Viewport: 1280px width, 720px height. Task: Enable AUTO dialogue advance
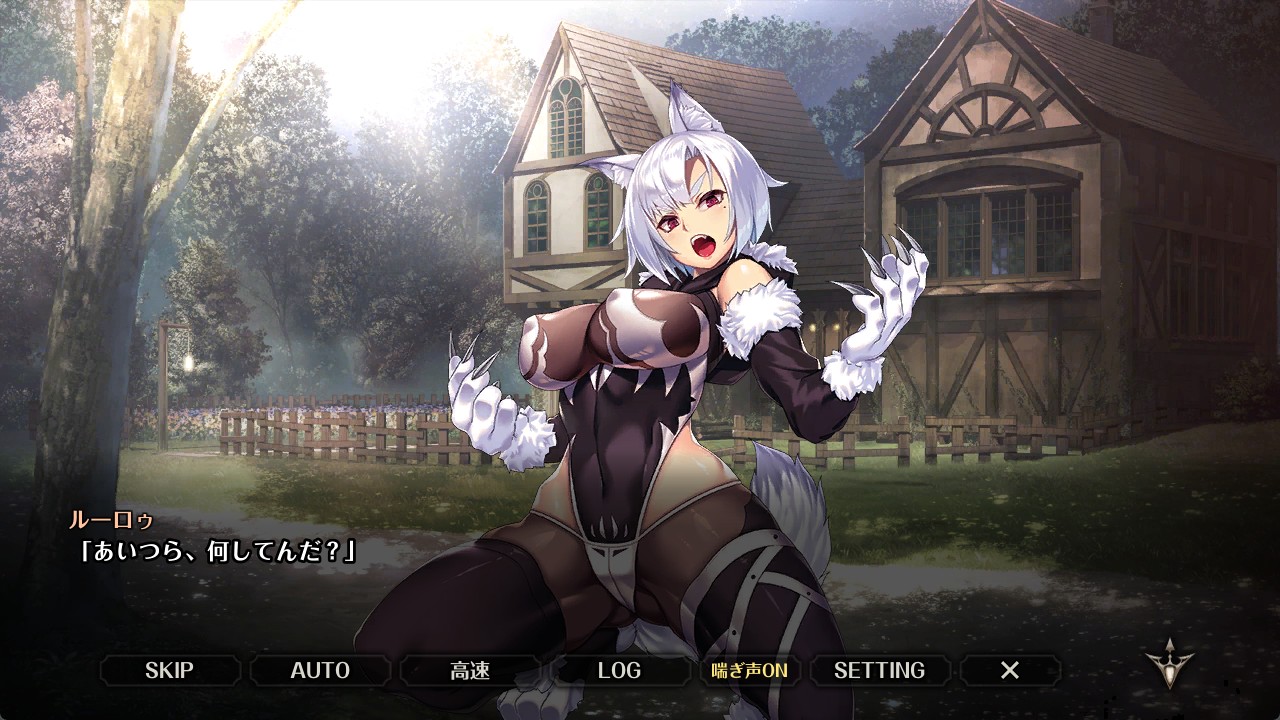click(320, 670)
